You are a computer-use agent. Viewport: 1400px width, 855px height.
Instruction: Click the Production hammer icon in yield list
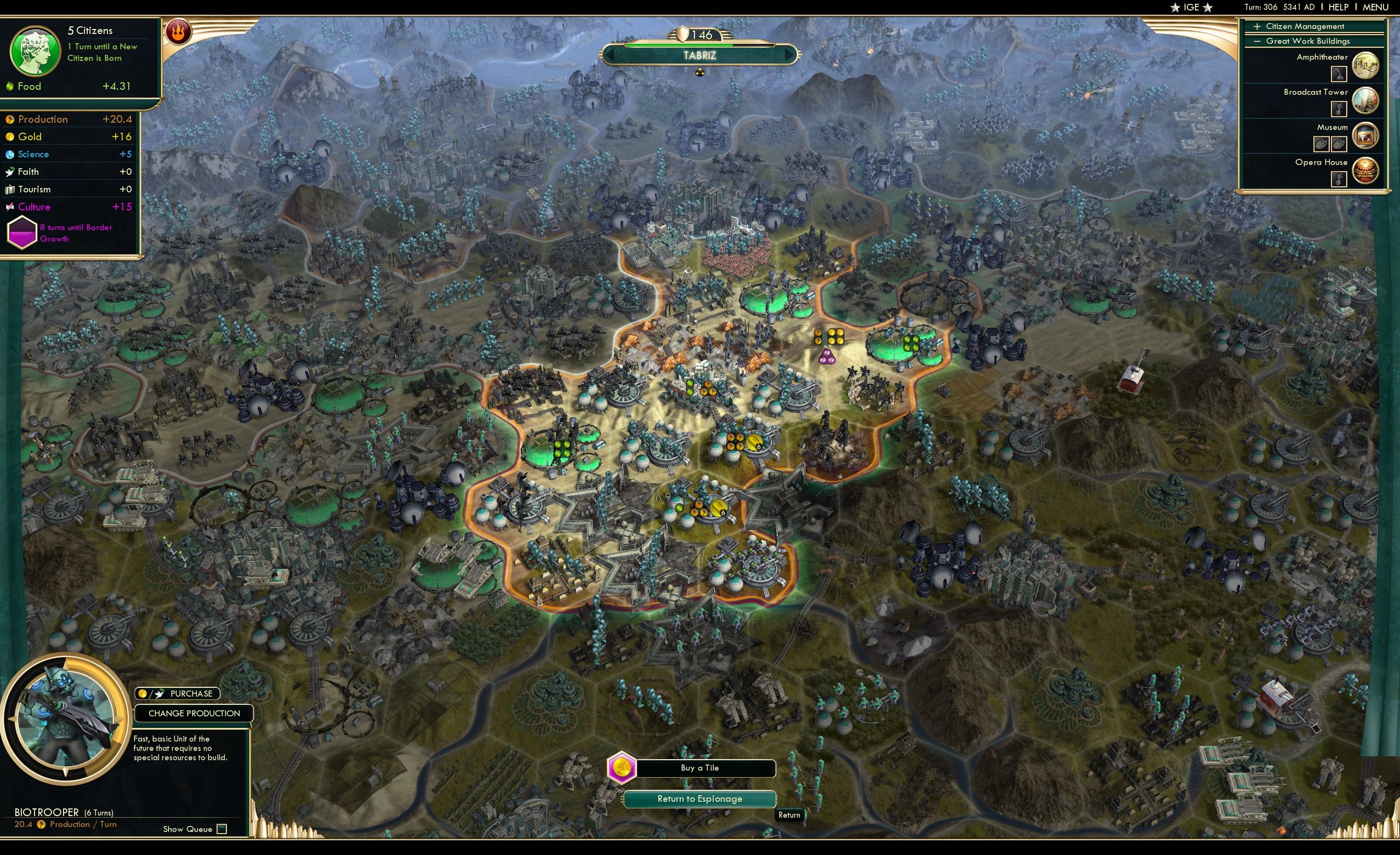9,119
